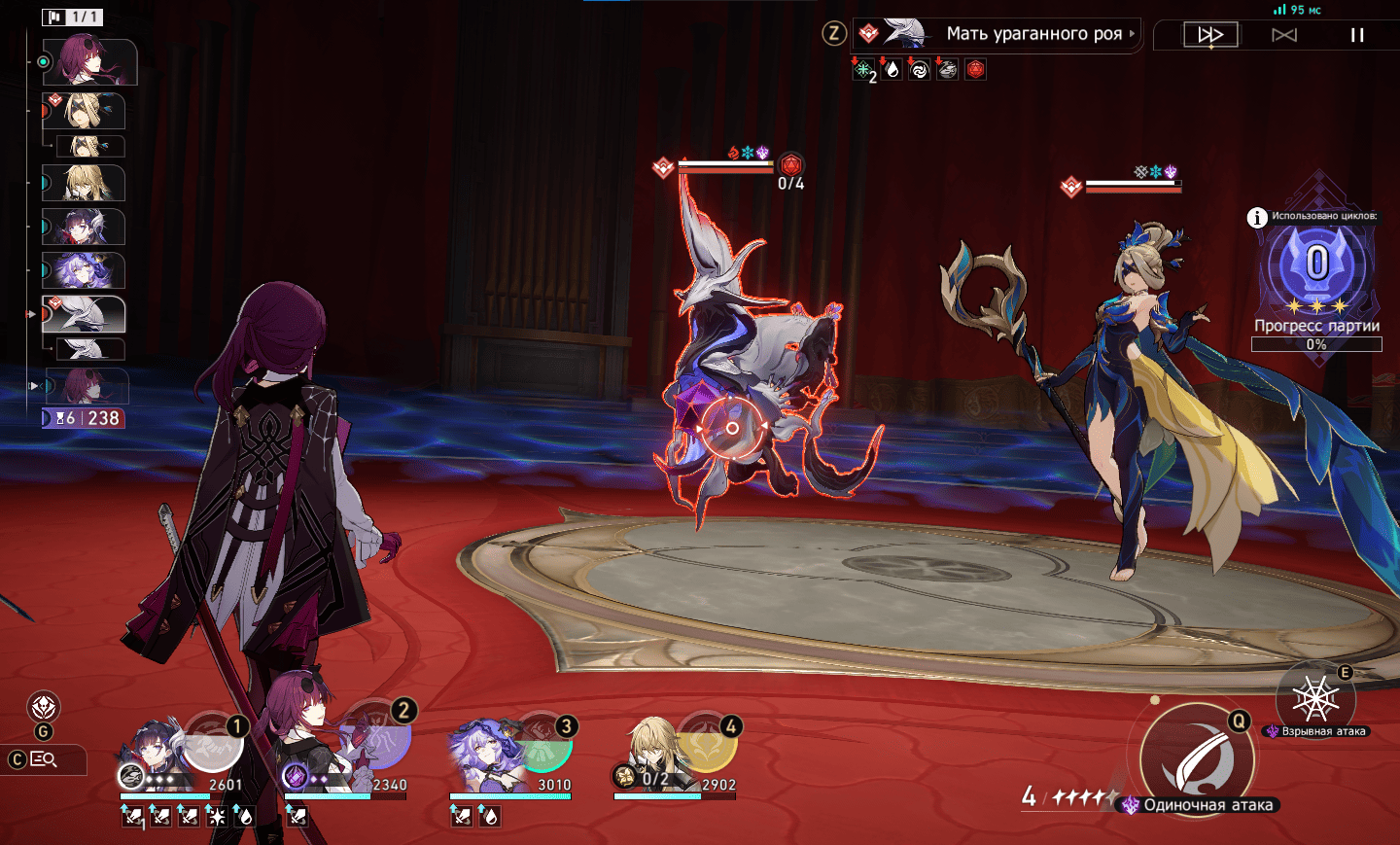Open the Мать ураганного роя enemy details

point(1034,34)
